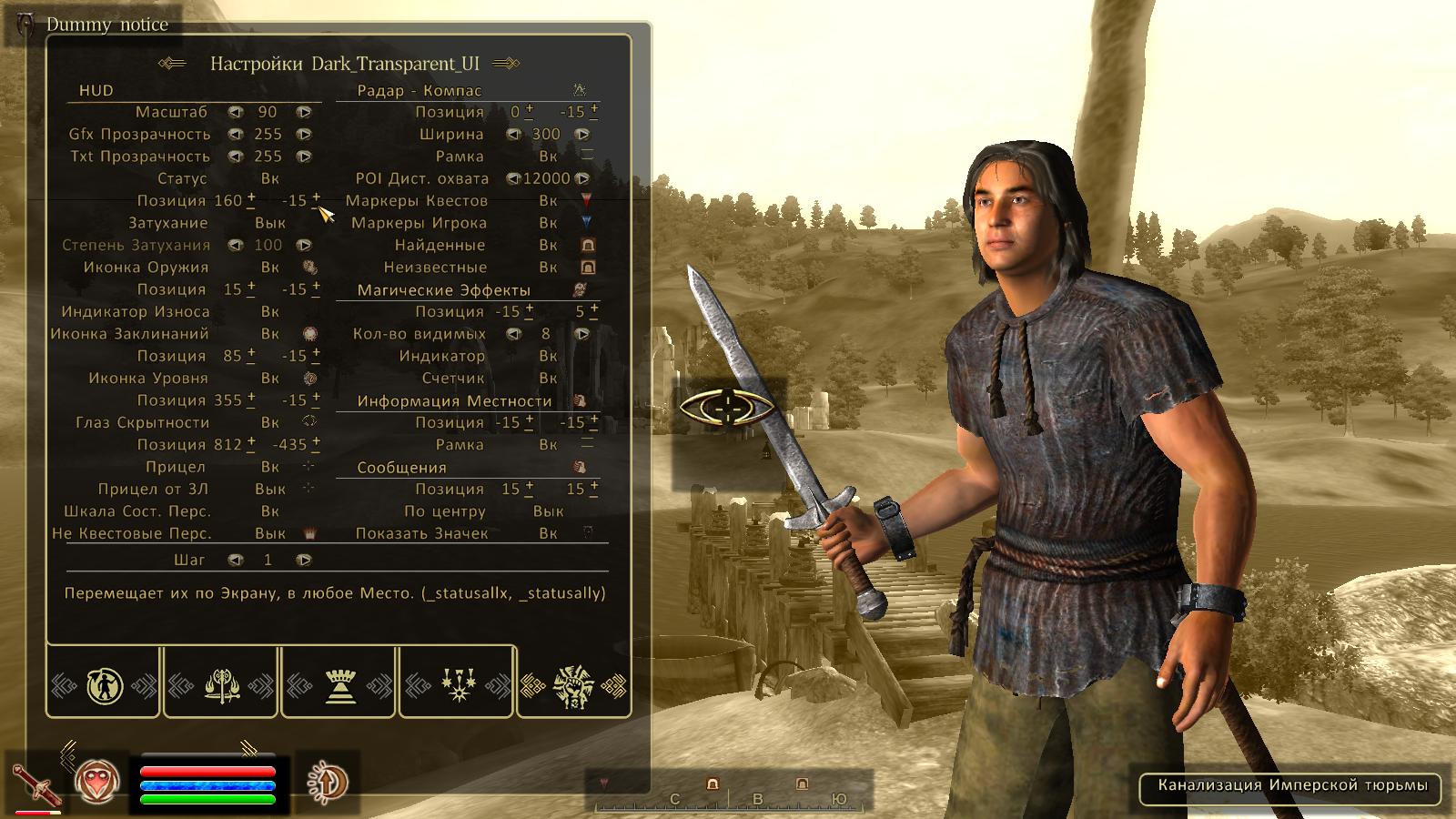Screen dimensions: 1456x819
Task: Raise Txt Прозрачность using its right arrow
Action: (x=304, y=157)
